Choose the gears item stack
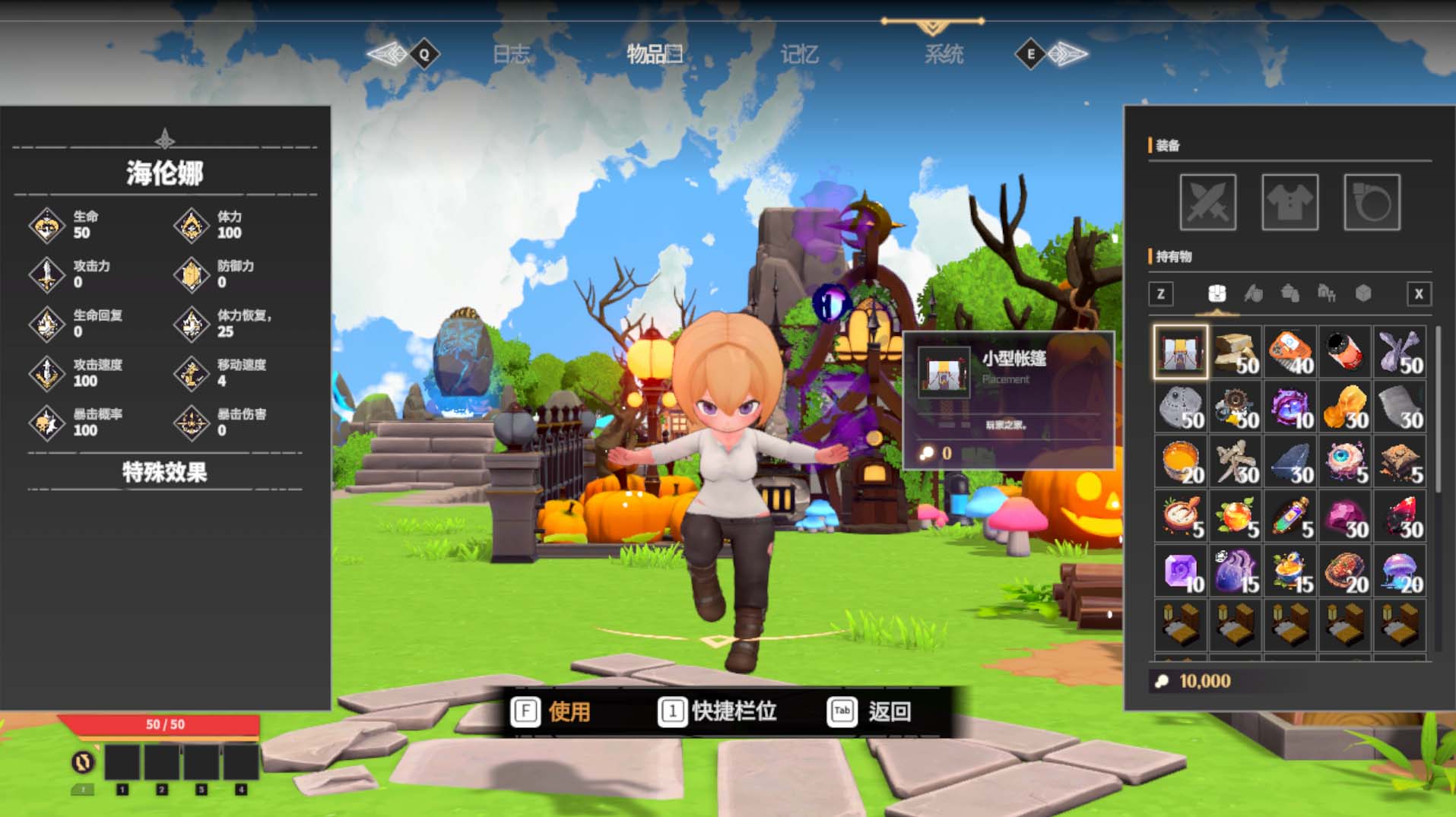The height and width of the screenshot is (817, 1456). pos(1236,407)
